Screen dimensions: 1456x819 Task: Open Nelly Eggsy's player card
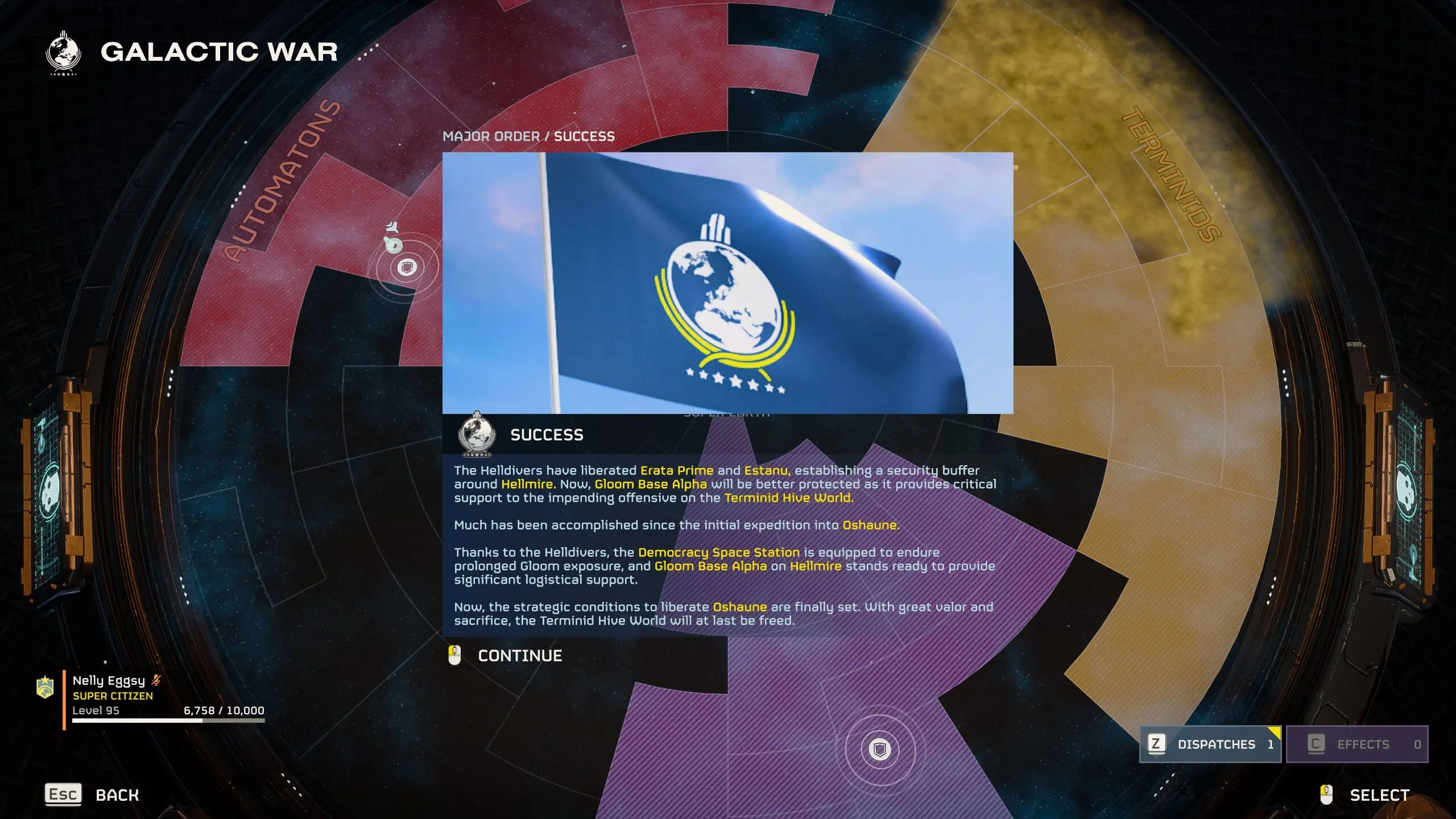[151, 695]
